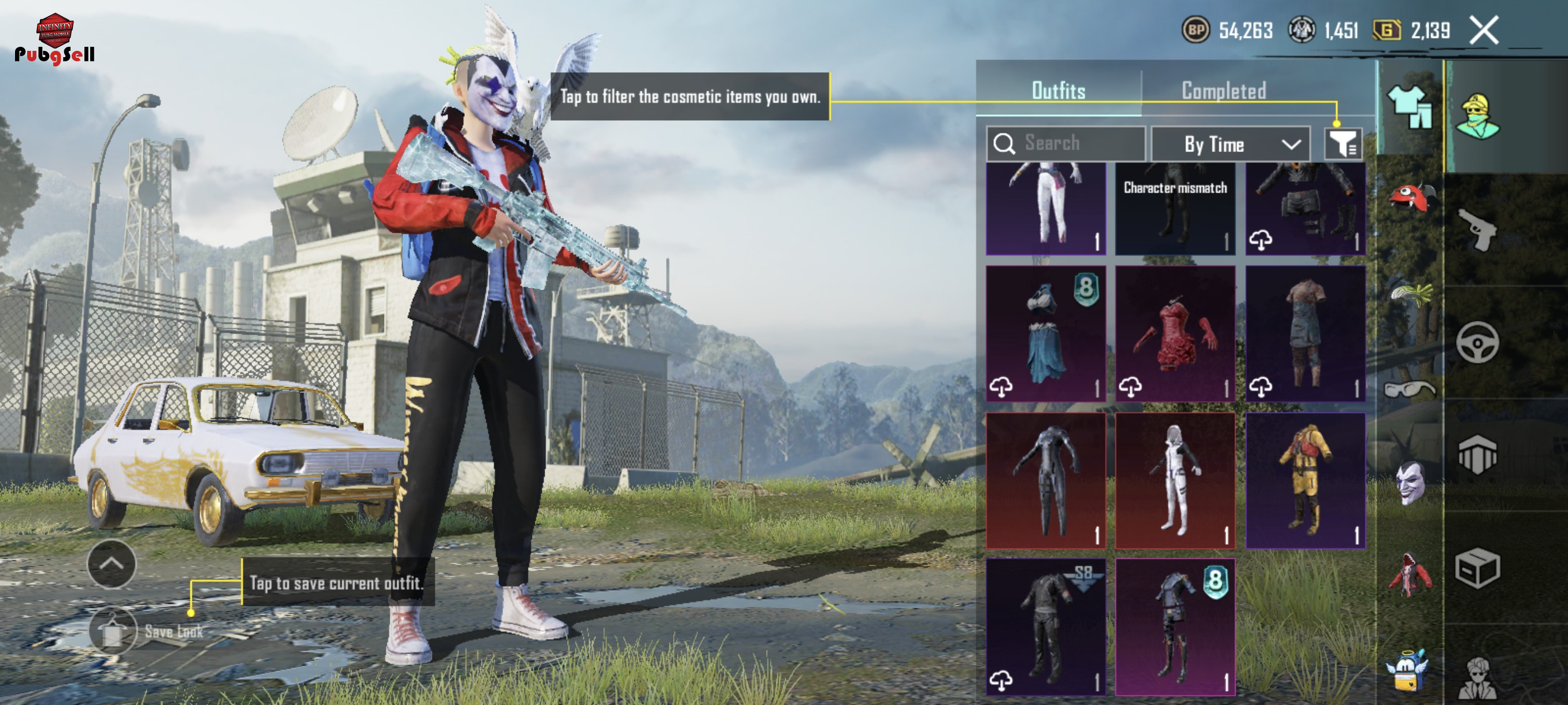Expand the up-arrow circle button

[x=112, y=564]
